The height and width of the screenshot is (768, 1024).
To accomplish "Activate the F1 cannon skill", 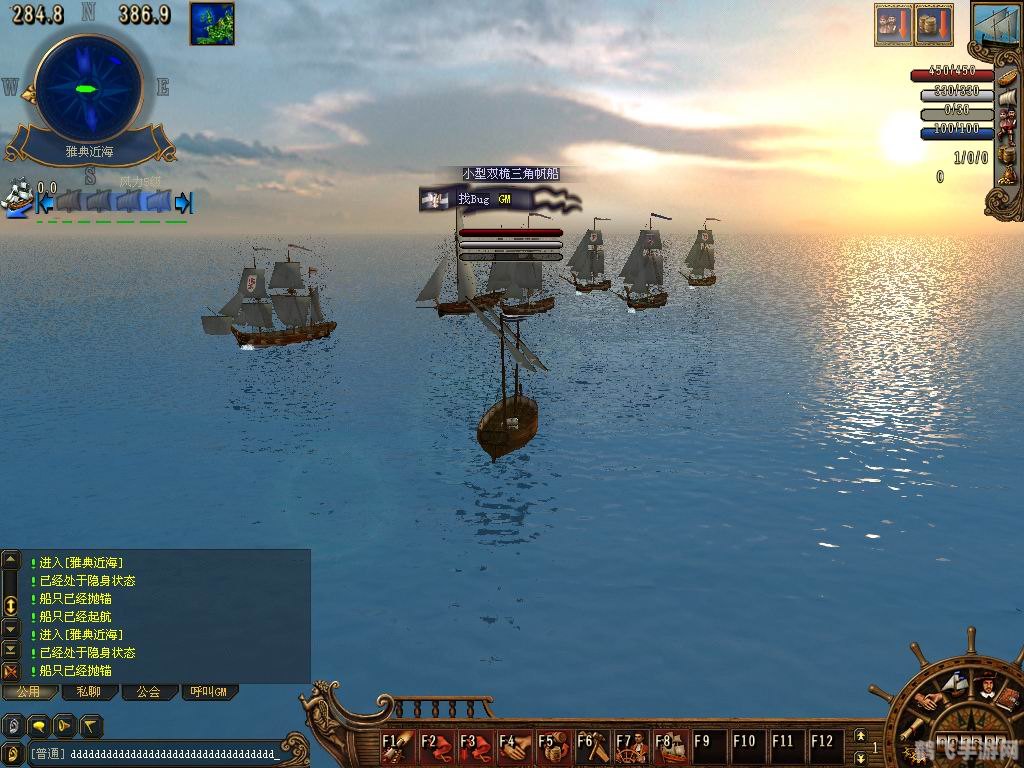I will [397, 746].
